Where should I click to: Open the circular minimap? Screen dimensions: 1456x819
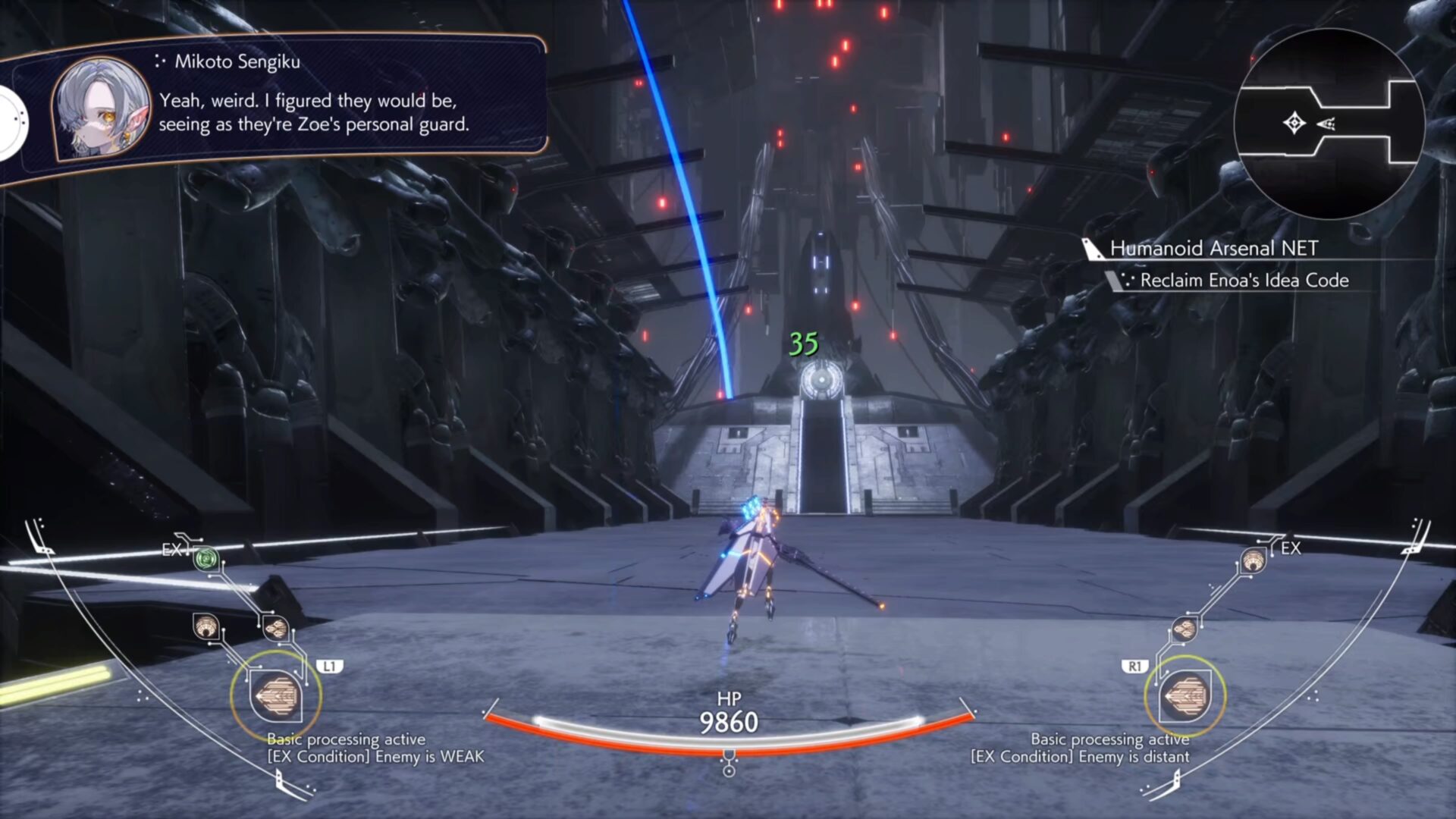1329,124
